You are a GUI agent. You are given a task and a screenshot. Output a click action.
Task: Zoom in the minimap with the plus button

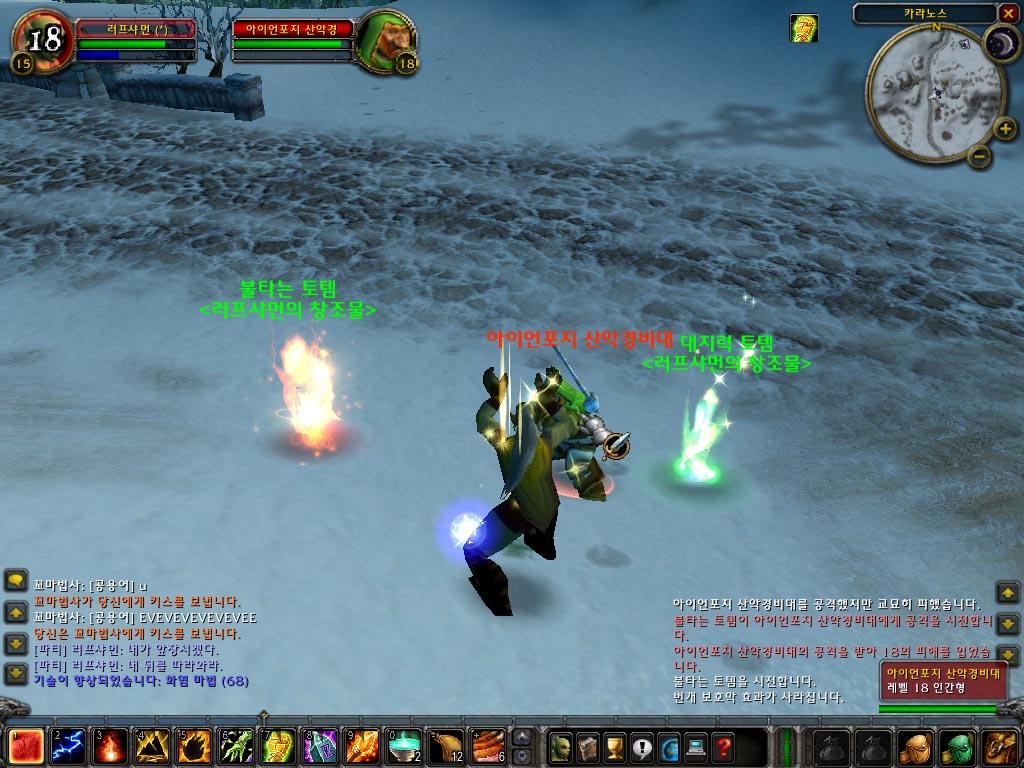(x=1005, y=128)
